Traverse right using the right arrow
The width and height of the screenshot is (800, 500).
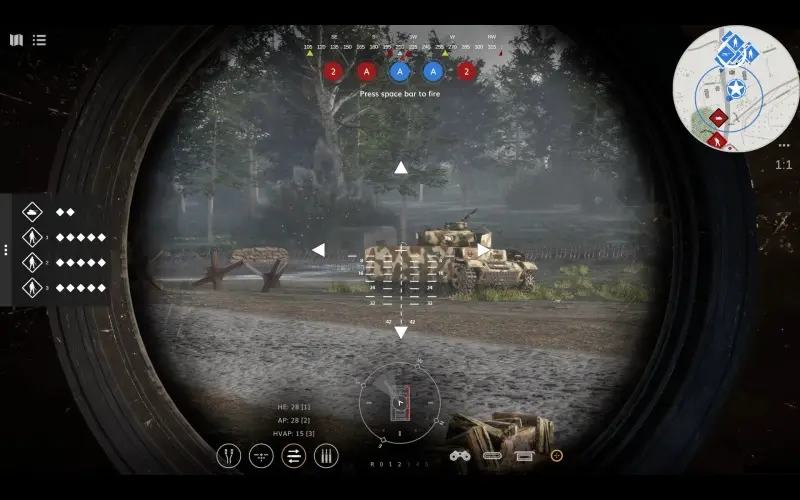pos(483,250)
